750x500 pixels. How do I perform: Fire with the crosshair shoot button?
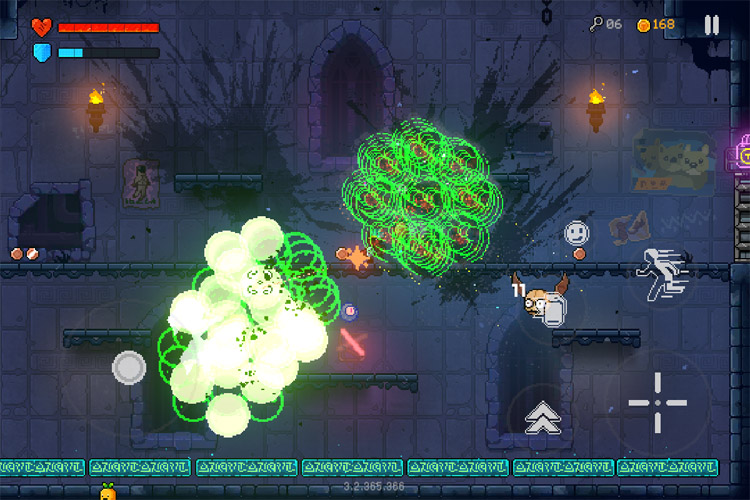pyautogui.click(x=657, y=403)
